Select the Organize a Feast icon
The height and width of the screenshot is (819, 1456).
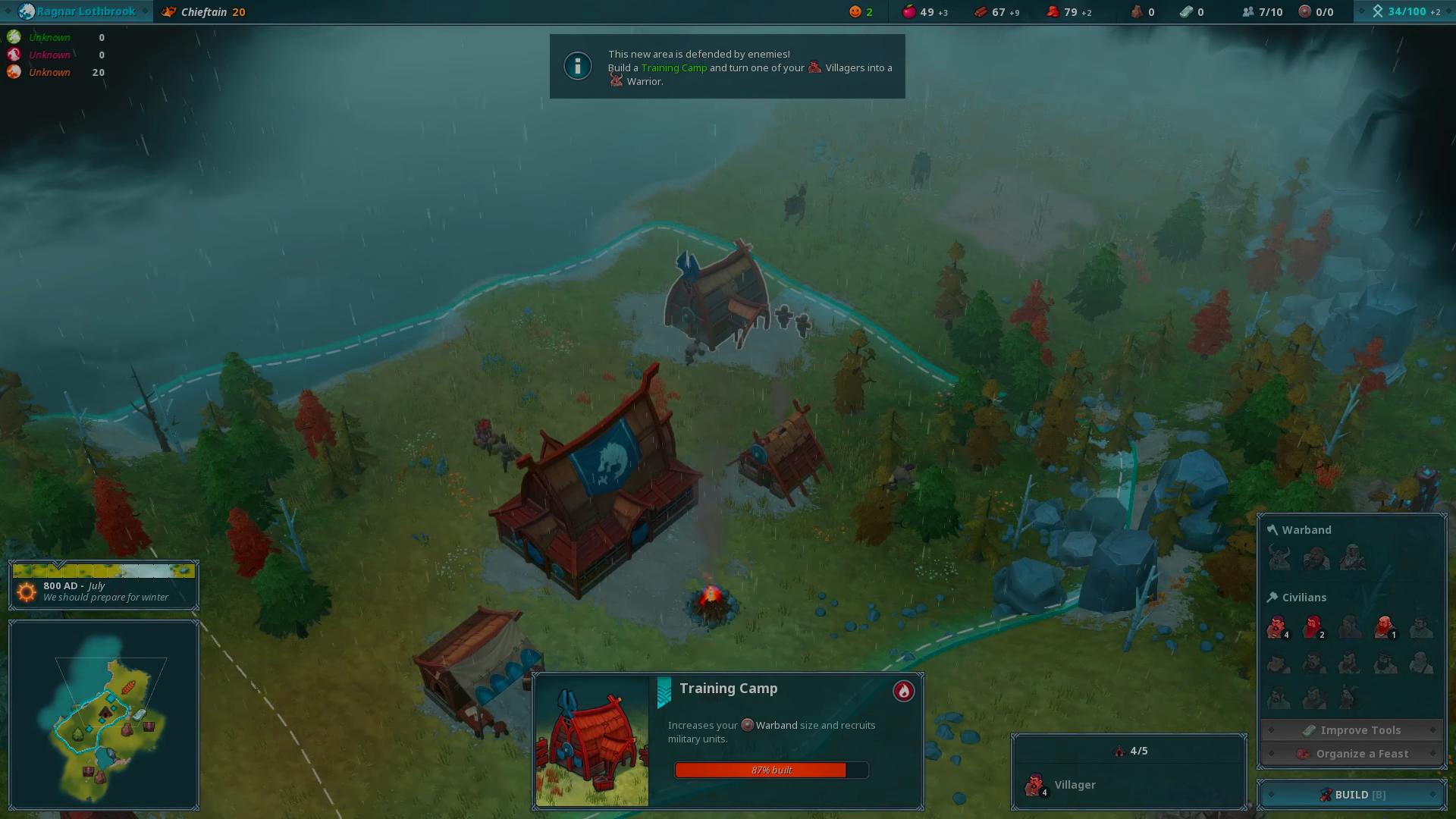tap(1305, 753)
